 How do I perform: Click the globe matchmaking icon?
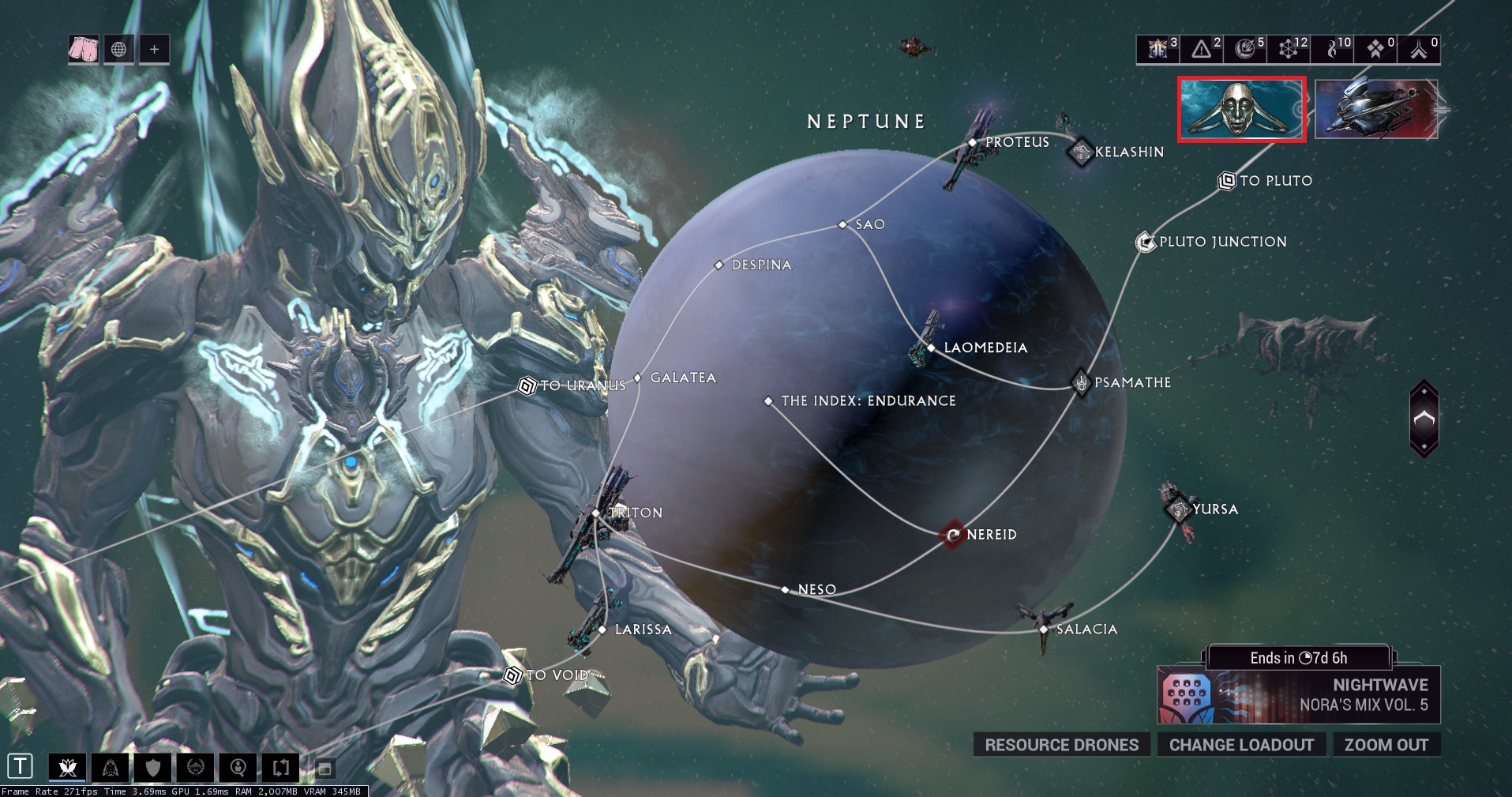coord(118,49)
